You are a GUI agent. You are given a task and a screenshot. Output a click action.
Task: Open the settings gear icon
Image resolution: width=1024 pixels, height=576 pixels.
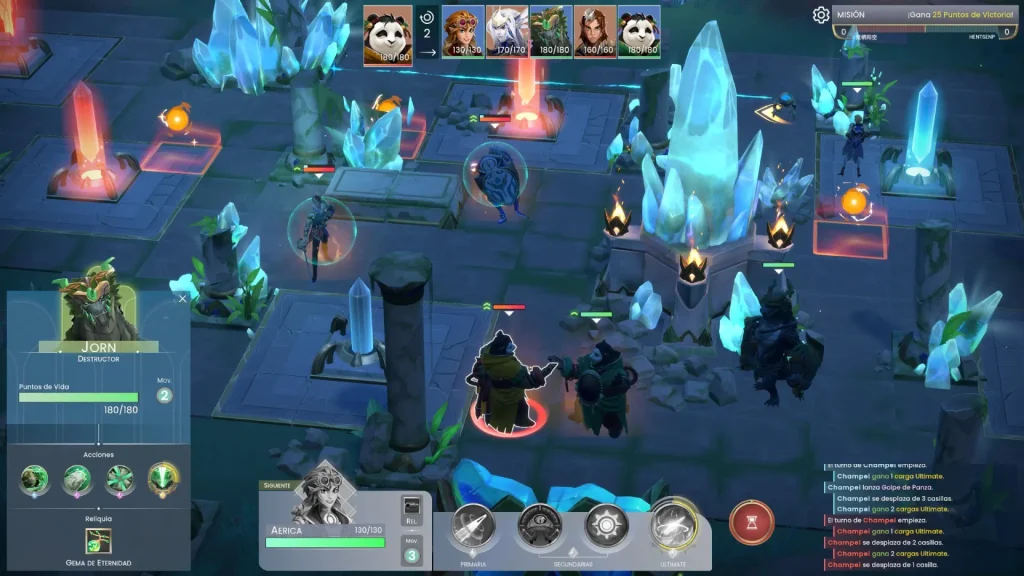click(821, 15)
